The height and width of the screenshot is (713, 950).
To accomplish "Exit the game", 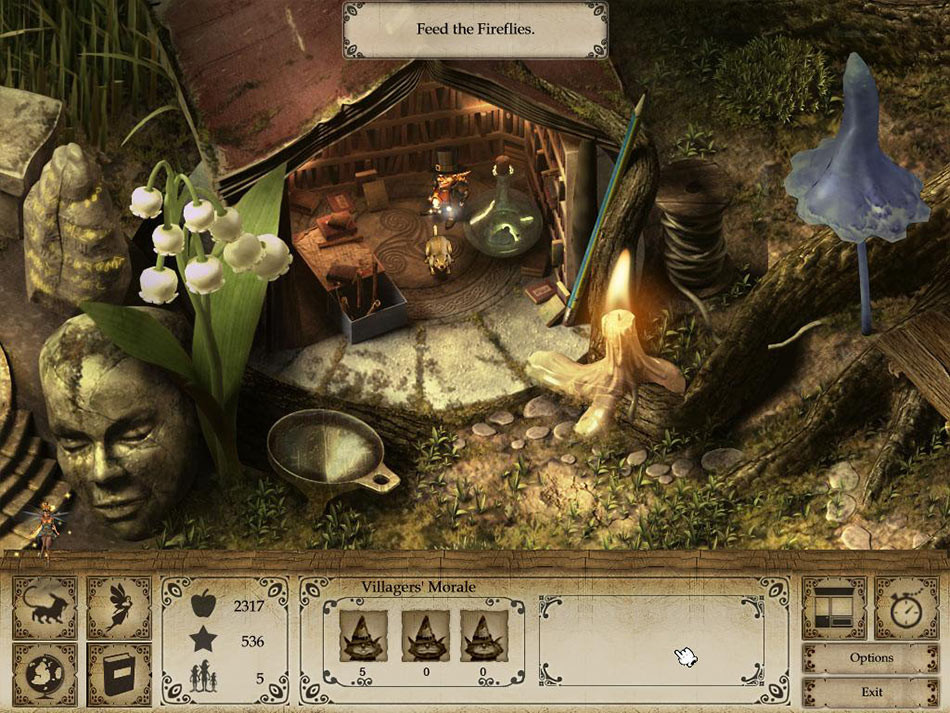I will click(x=870, y=692).
